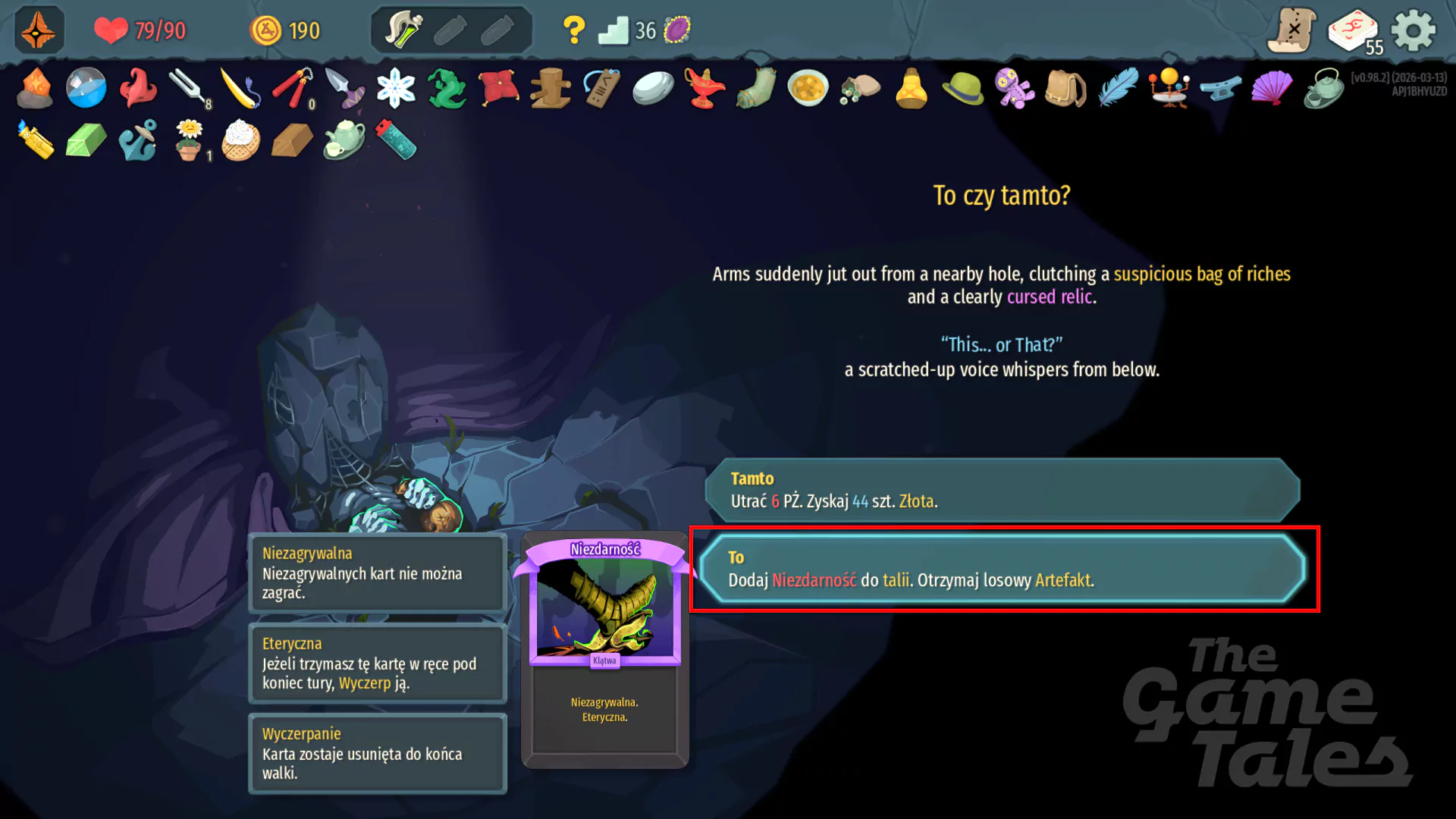This screenshot has width=1456, height=819.
Task: Open the settings gear
Action: (1413, 30)
